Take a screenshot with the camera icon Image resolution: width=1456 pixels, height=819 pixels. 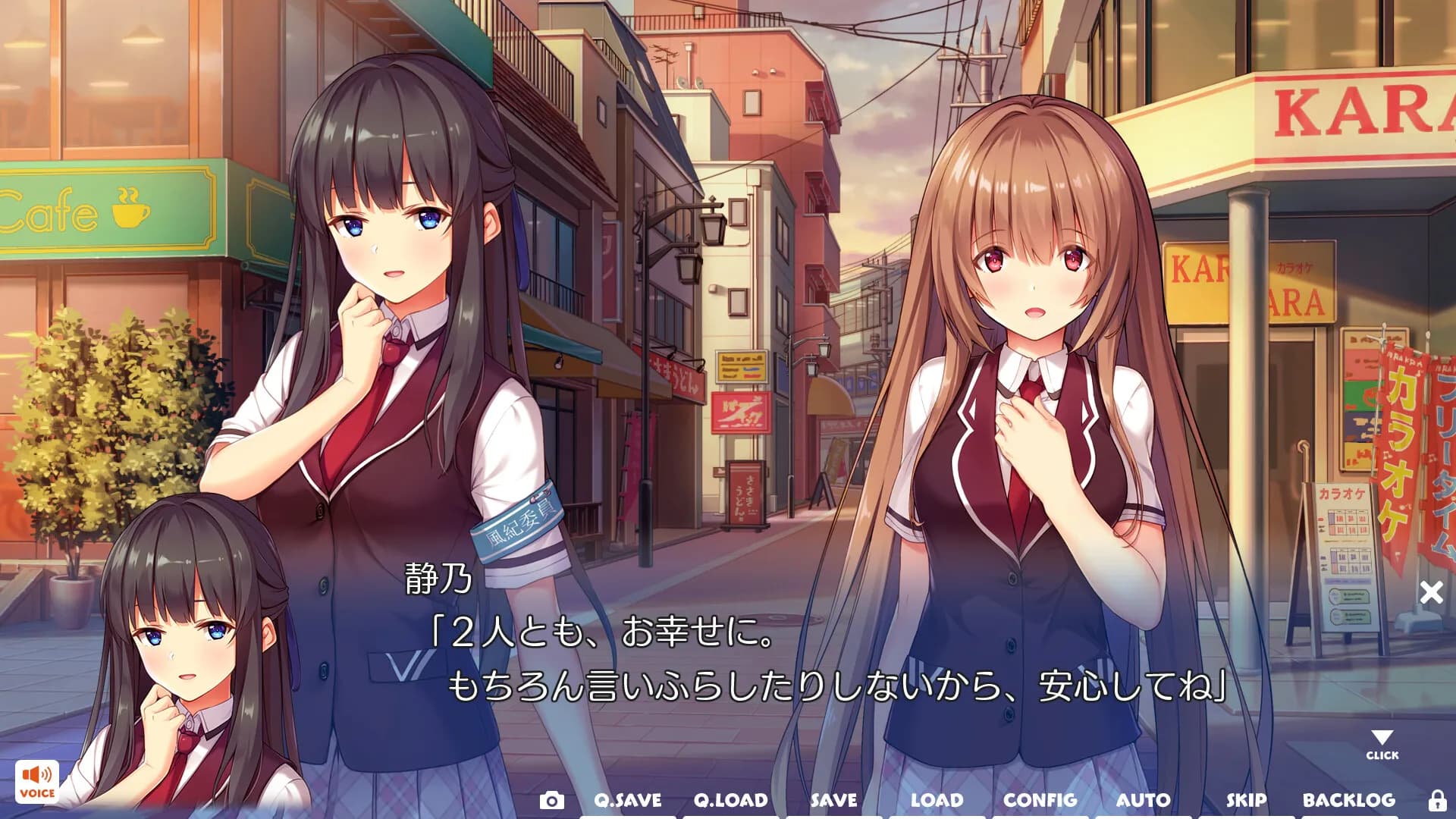click(x=552, y=799)
